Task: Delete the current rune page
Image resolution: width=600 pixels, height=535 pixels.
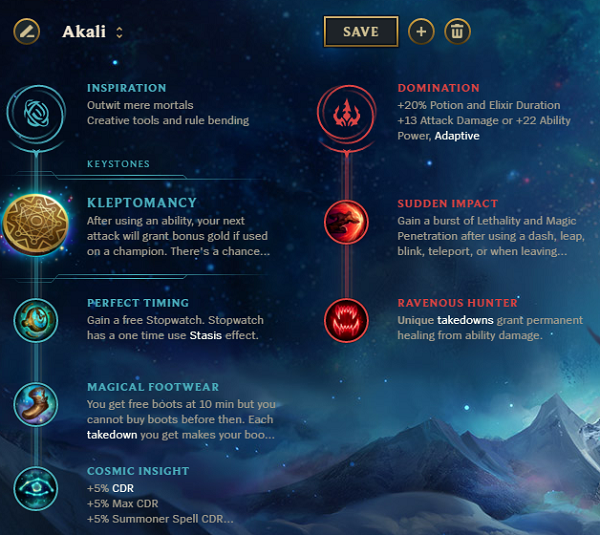Action: pyautogui.click(x=458, y=32)
